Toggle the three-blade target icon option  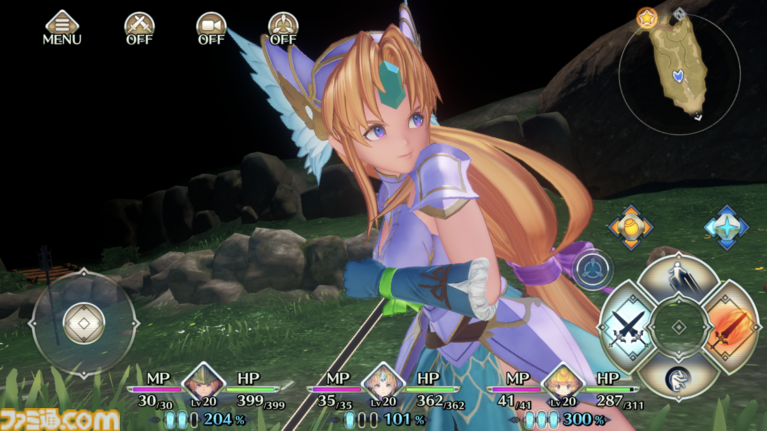coord(283,26)
